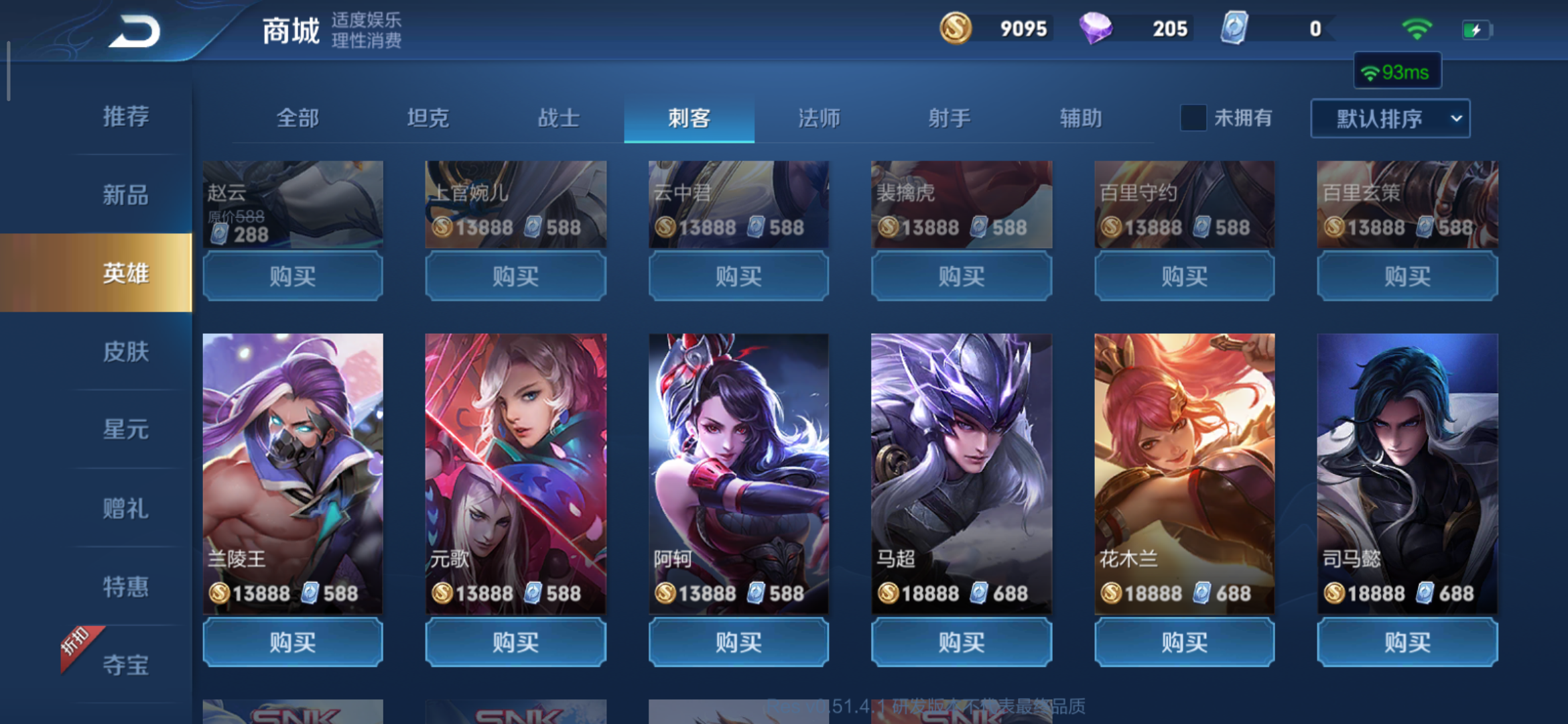This screenshot has width=1568, height=724.
Task: Switch to the 法师 hero tab
Action: click(819, 118)
